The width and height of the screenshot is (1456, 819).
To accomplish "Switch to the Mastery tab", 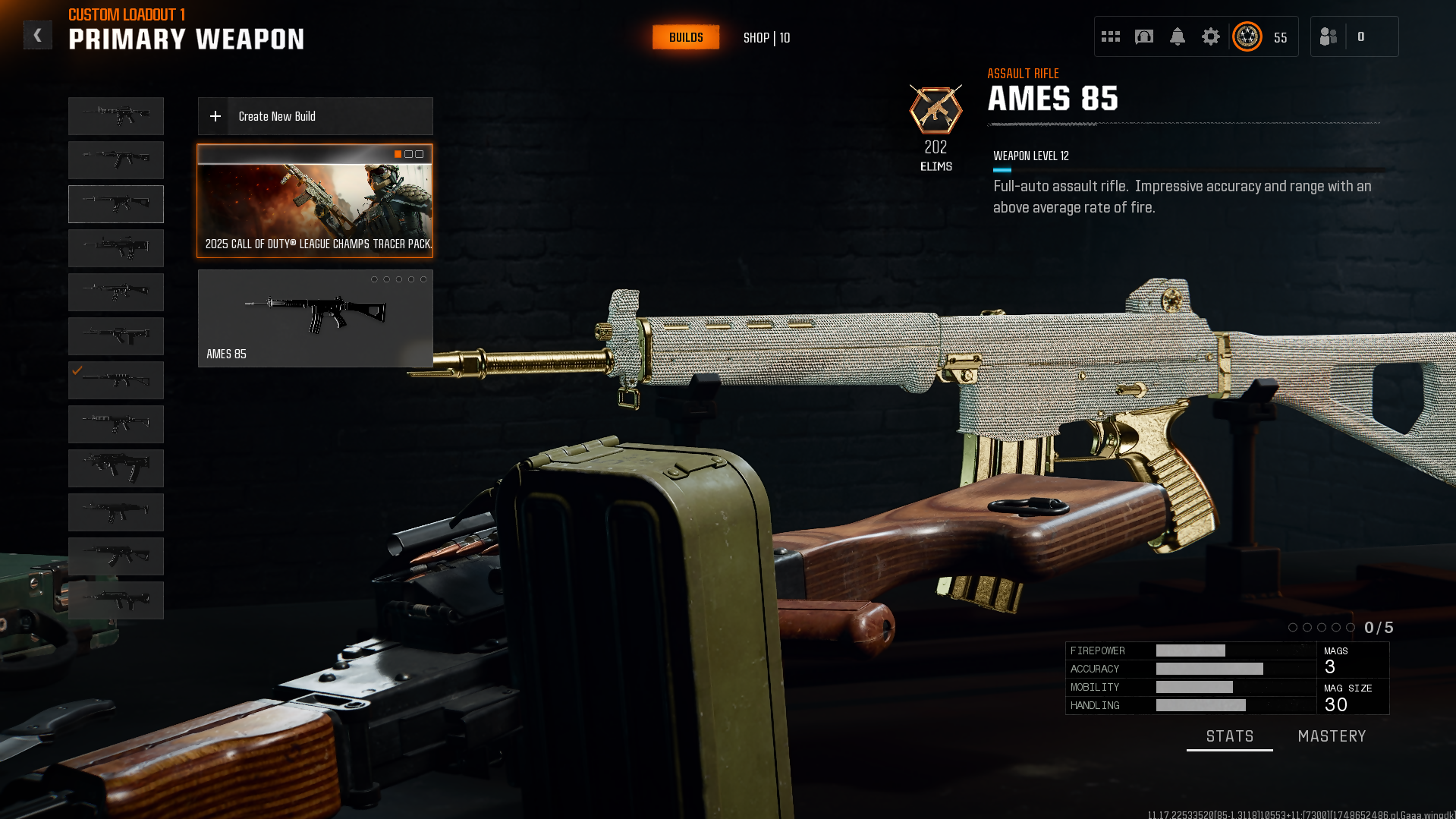I will (x=1332, y=736).
